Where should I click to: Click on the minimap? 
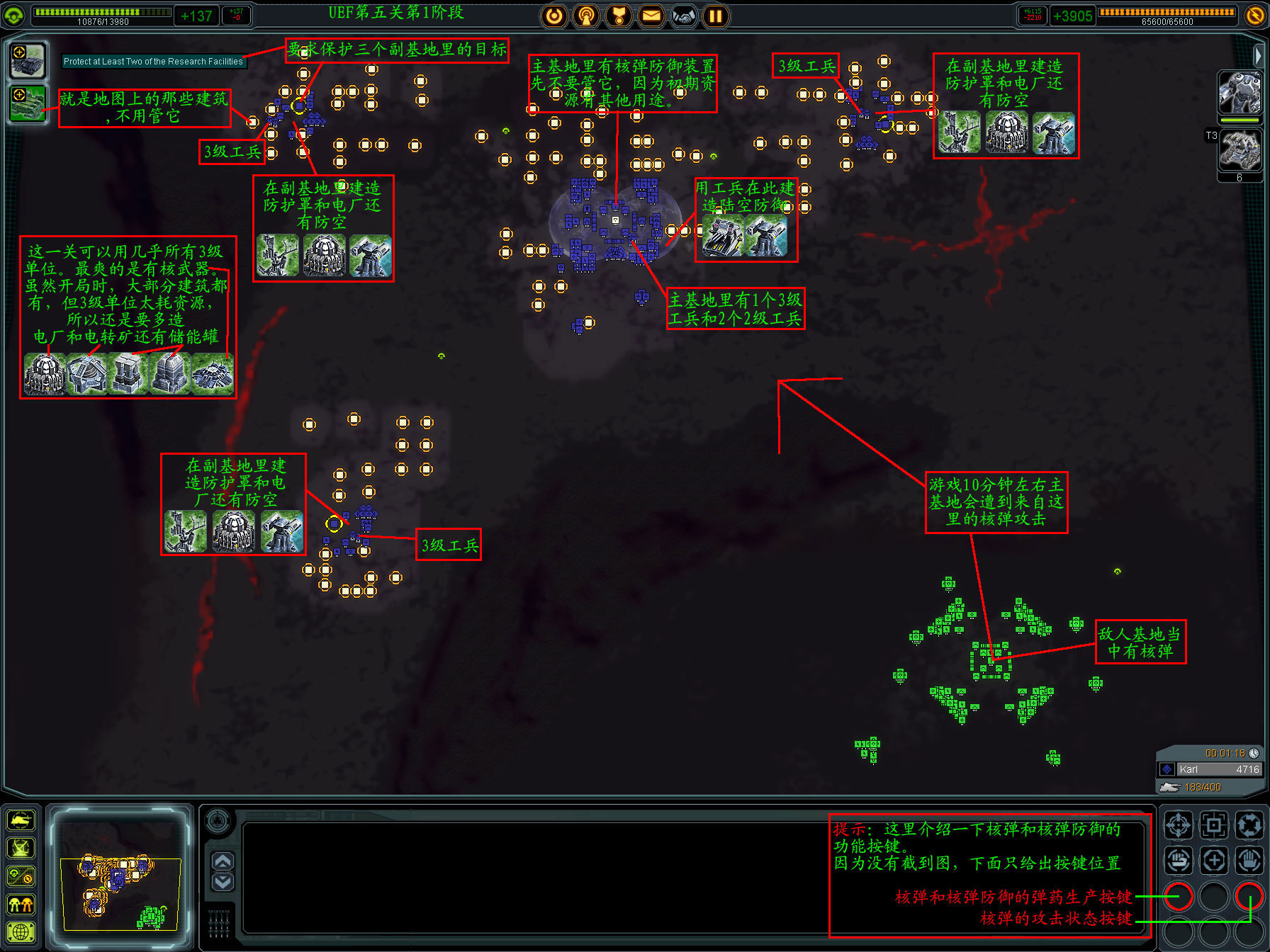click(120, 875)
